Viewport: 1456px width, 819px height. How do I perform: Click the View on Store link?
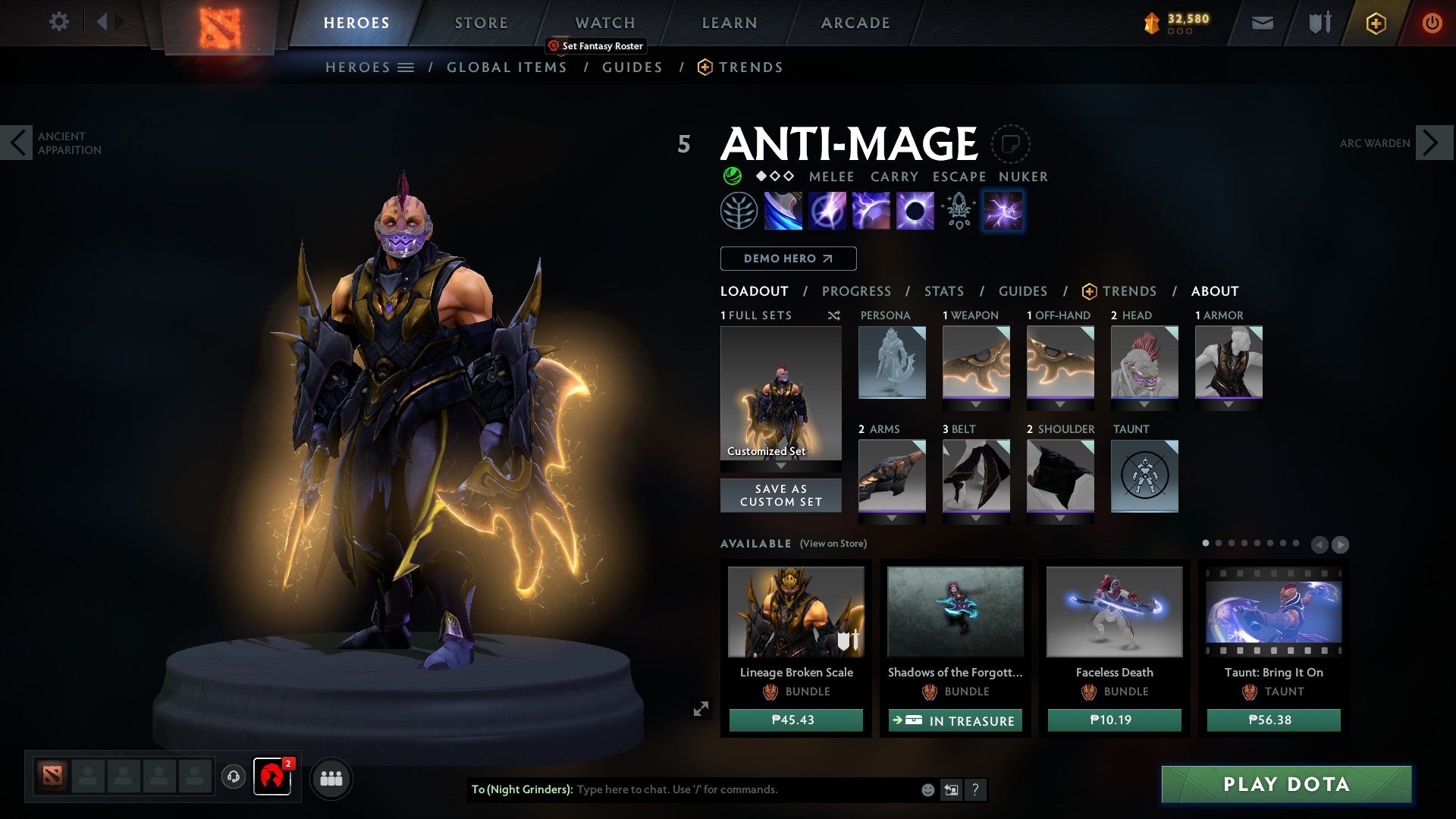pyautogui.click(x=833, y=544)
